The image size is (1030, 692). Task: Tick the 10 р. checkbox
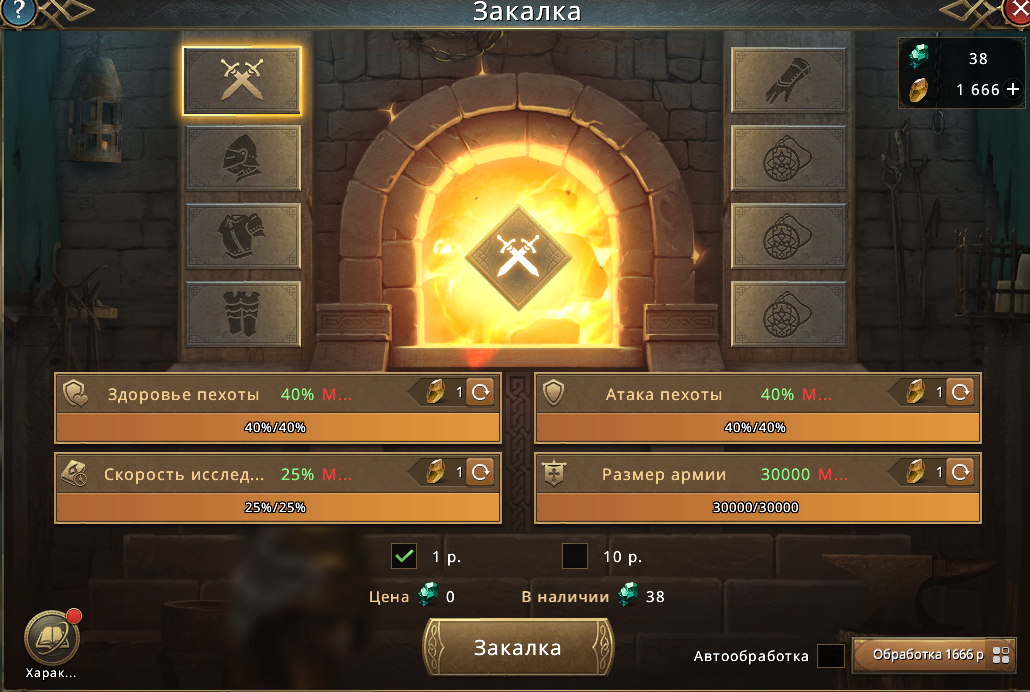pos(575,556)
